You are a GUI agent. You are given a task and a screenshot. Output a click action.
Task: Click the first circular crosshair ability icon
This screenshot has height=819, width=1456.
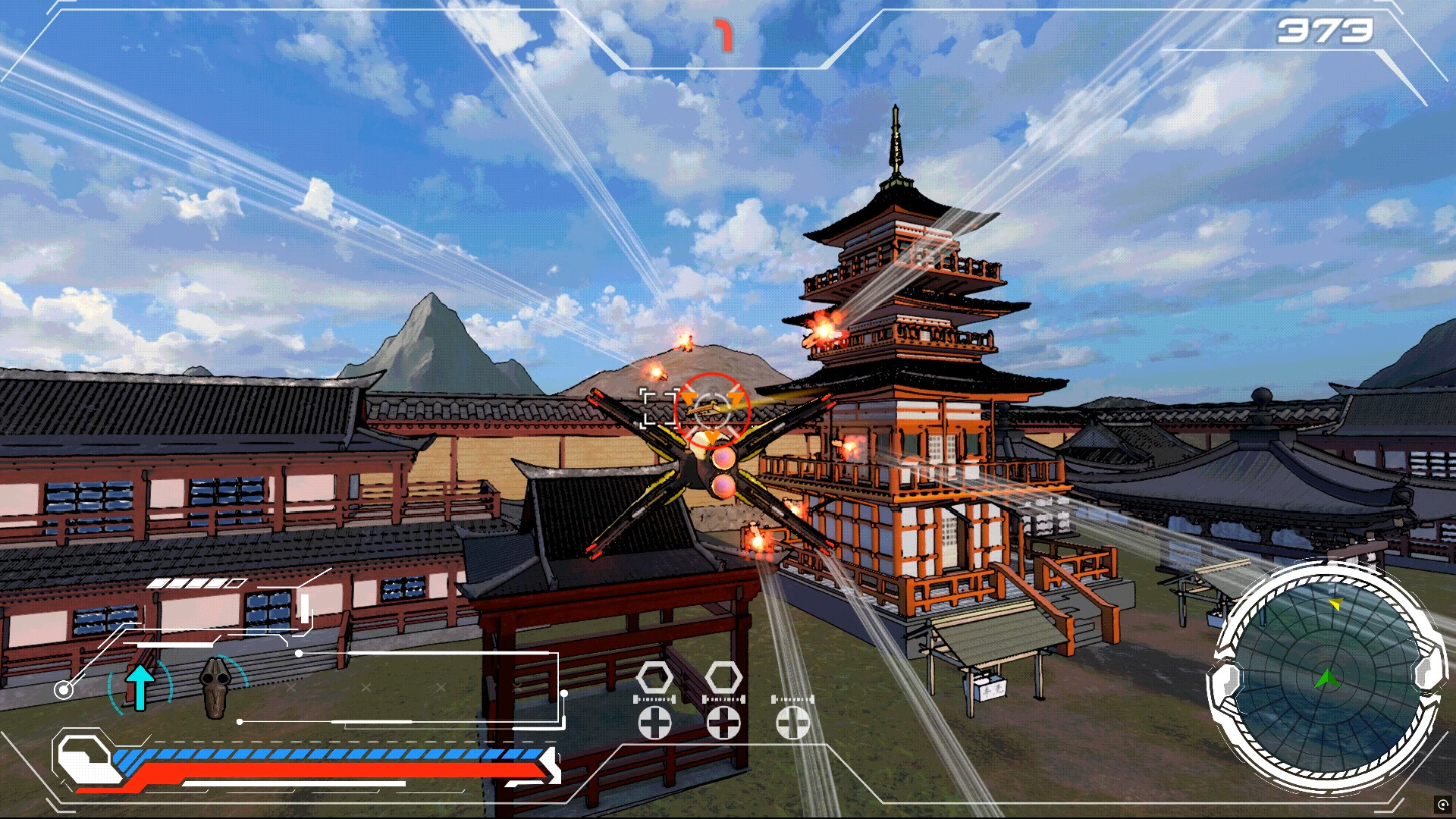(x=654, y=723)
